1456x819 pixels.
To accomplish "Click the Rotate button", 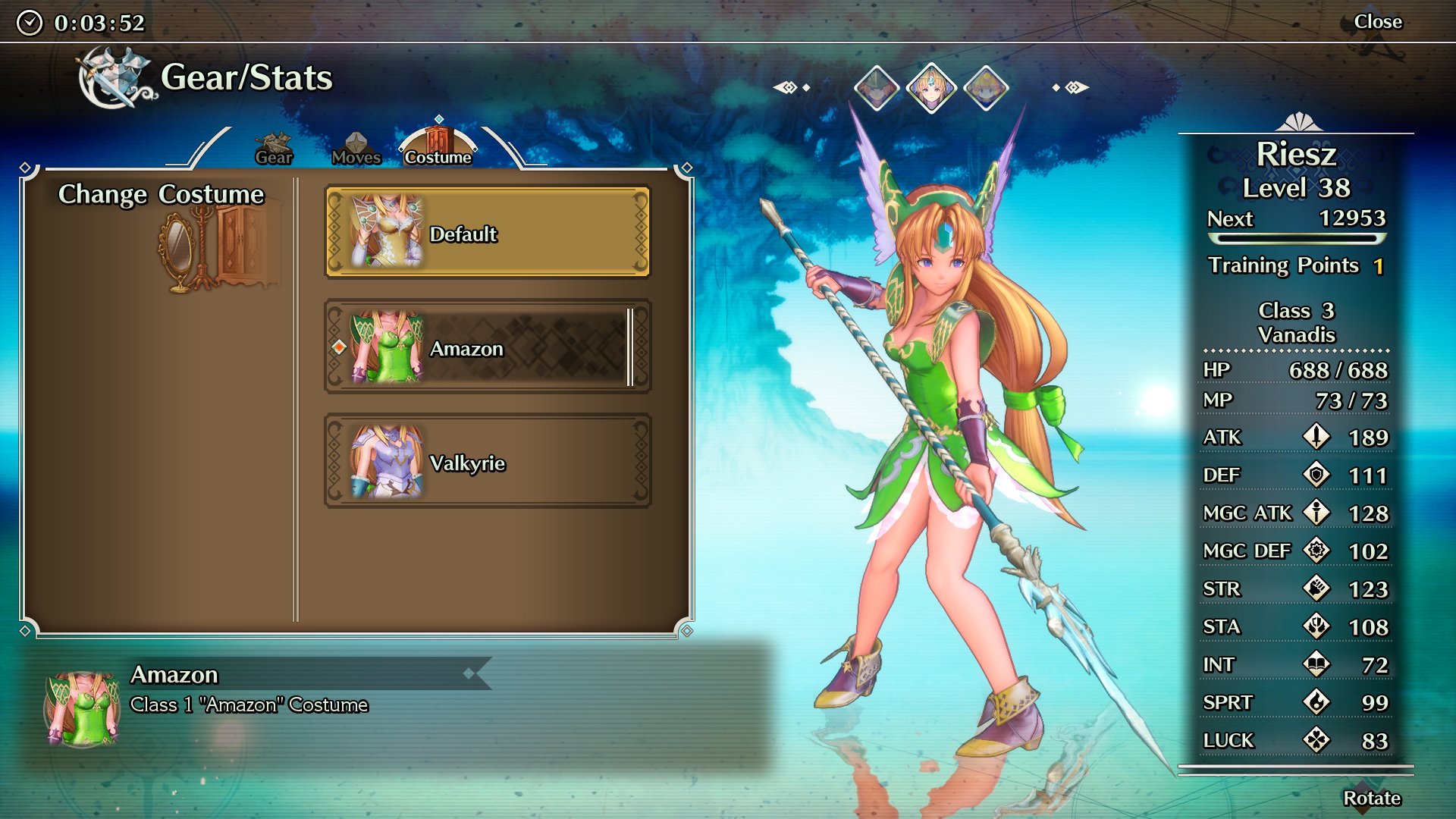I will (x=1373, y=798).
